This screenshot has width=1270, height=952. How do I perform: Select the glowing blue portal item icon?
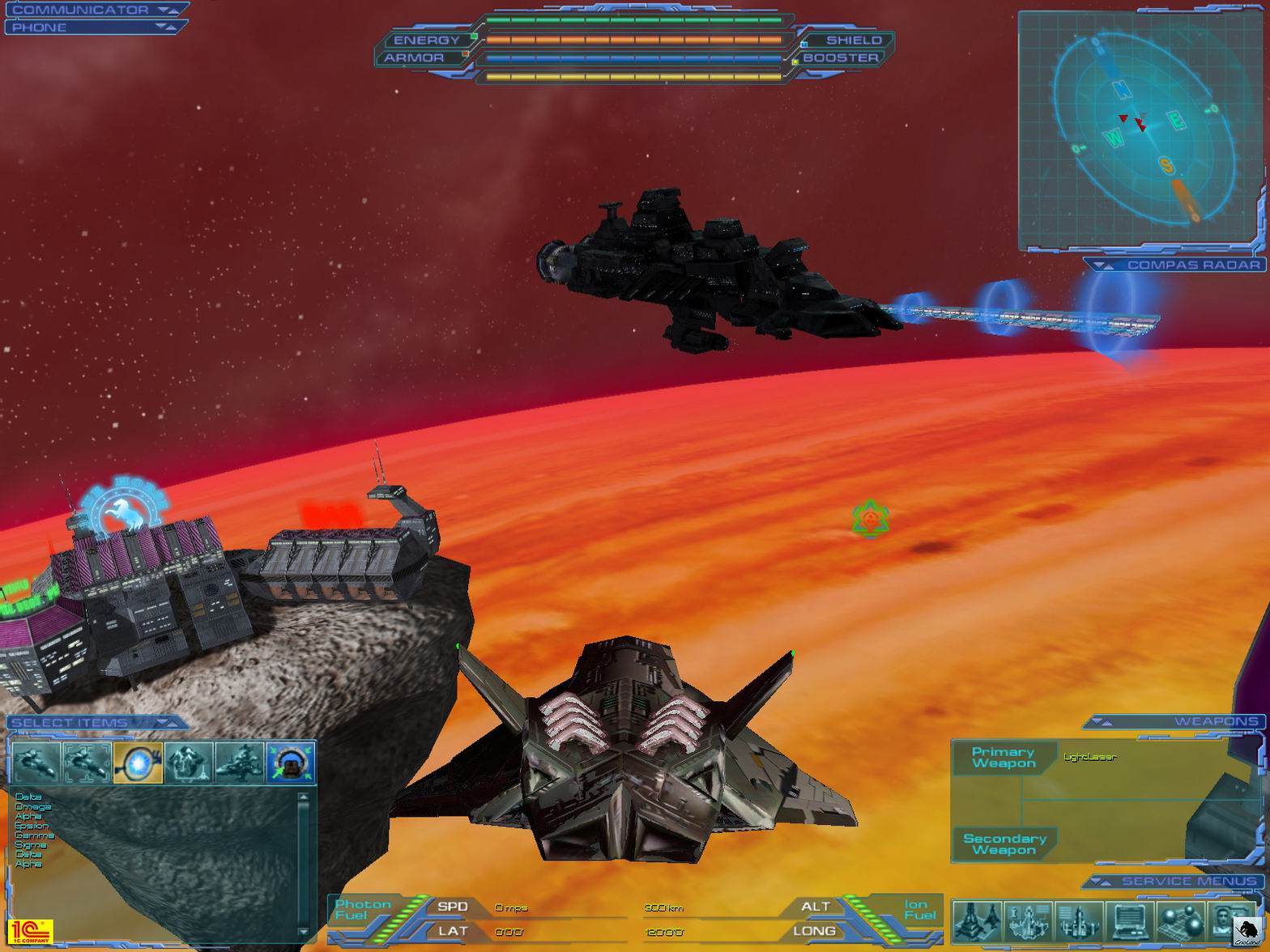(139, 763)
